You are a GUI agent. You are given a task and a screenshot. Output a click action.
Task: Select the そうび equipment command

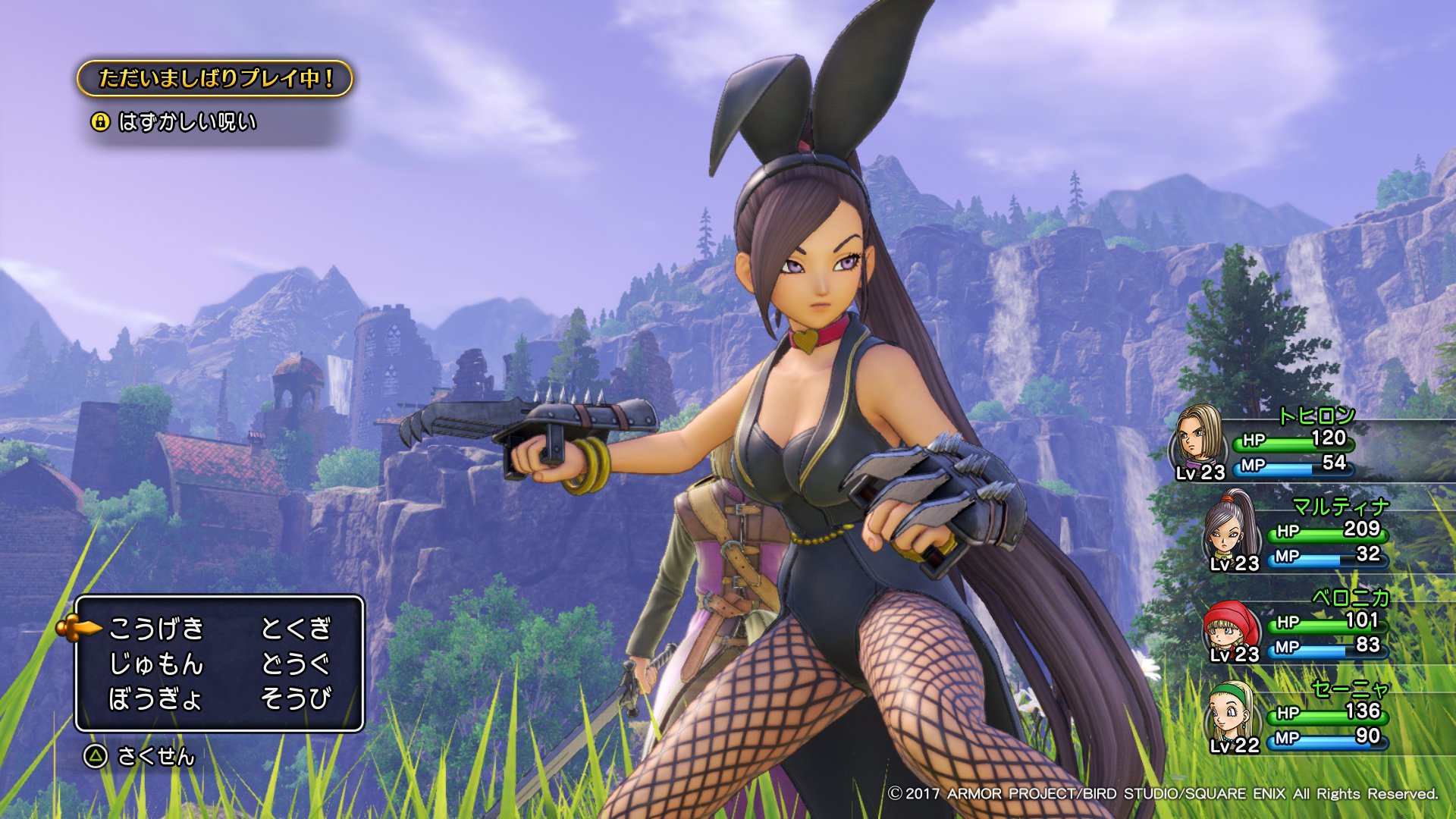pos(296,698)
